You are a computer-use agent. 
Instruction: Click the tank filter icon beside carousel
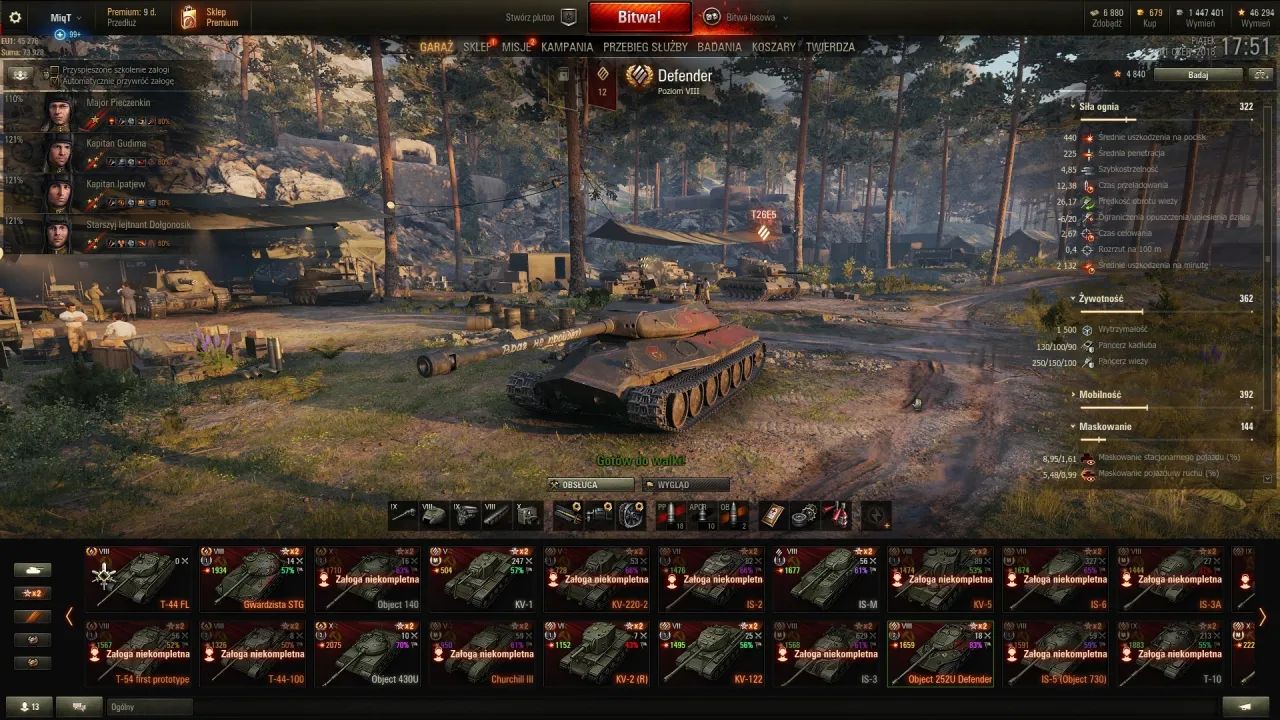point(33,570)
